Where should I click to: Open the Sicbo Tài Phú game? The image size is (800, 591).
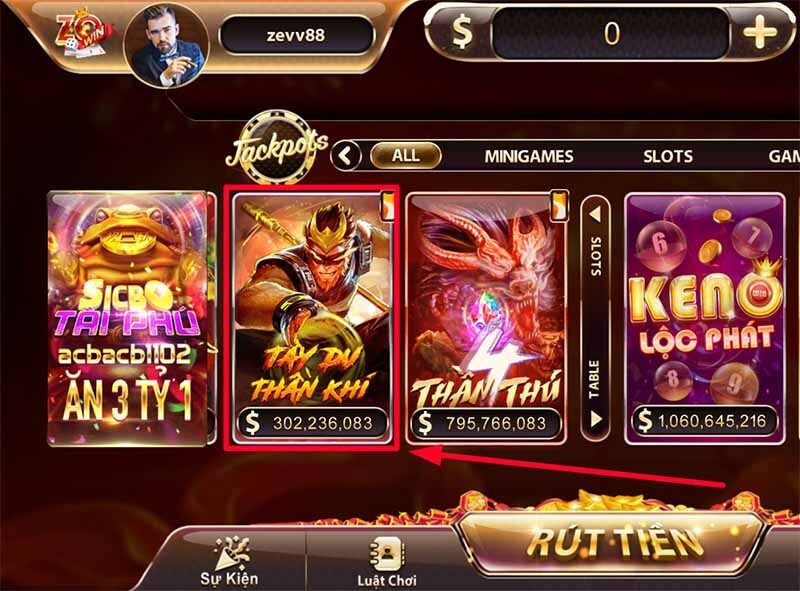click(x=131, y=318)
